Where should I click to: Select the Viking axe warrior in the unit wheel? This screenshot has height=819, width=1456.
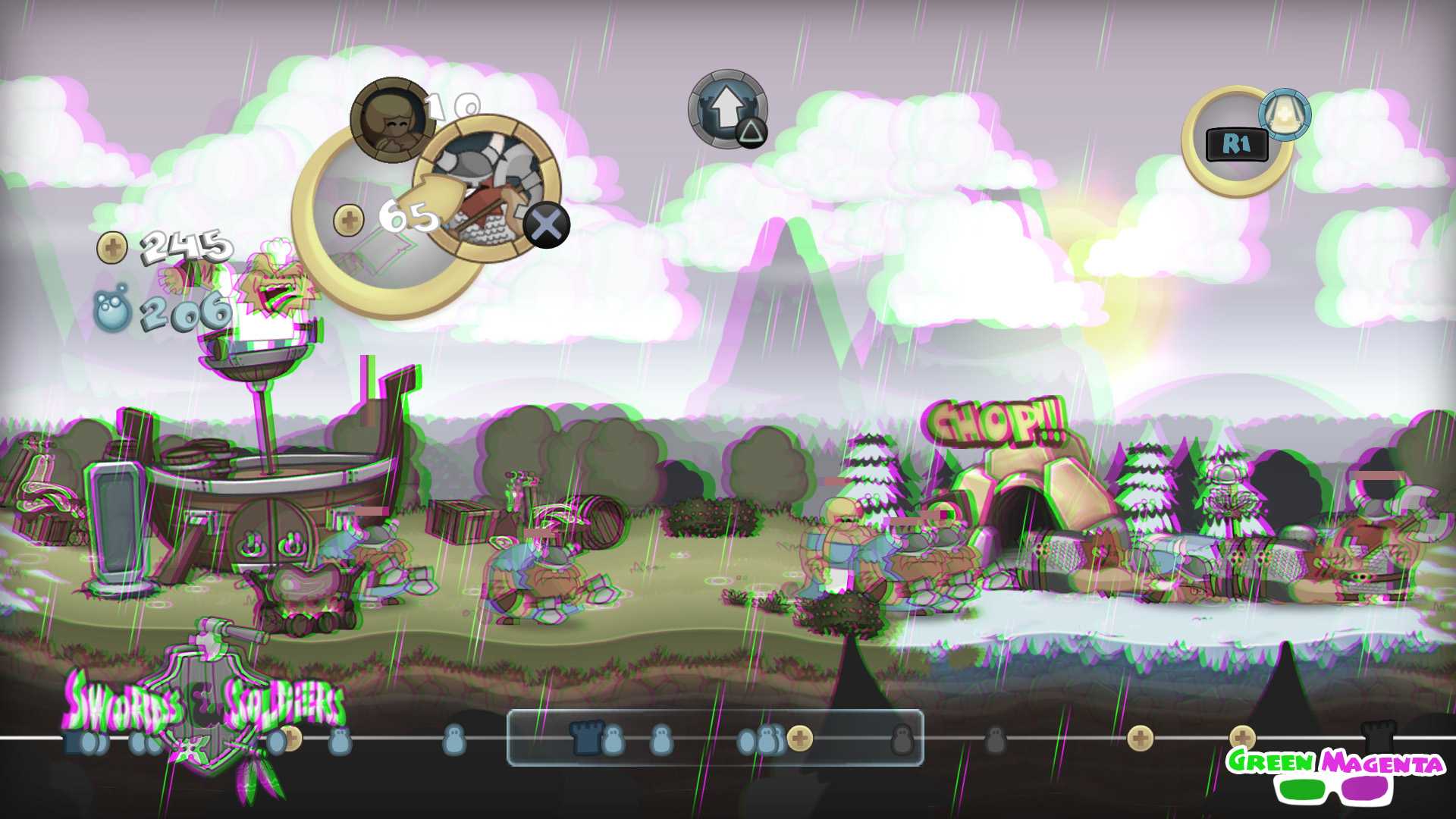pos(487,191)
